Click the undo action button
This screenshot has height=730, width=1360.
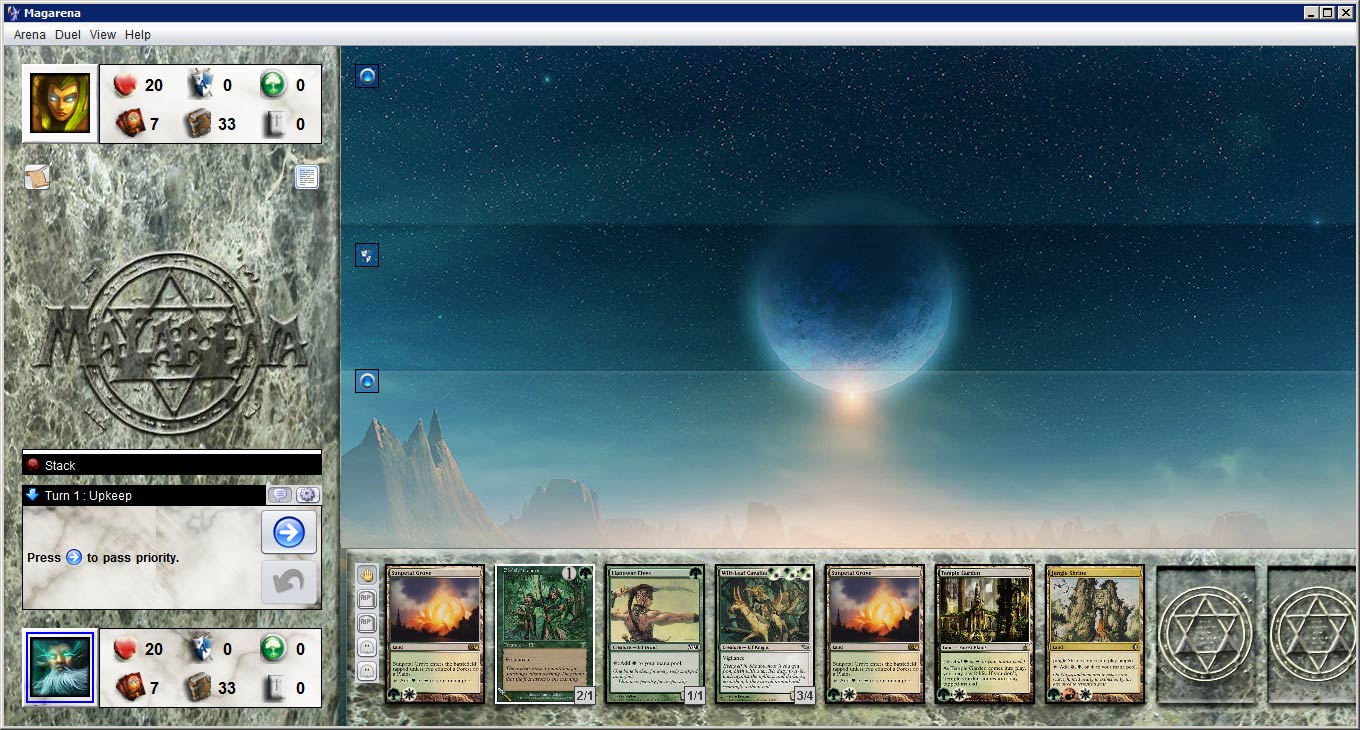289,583
